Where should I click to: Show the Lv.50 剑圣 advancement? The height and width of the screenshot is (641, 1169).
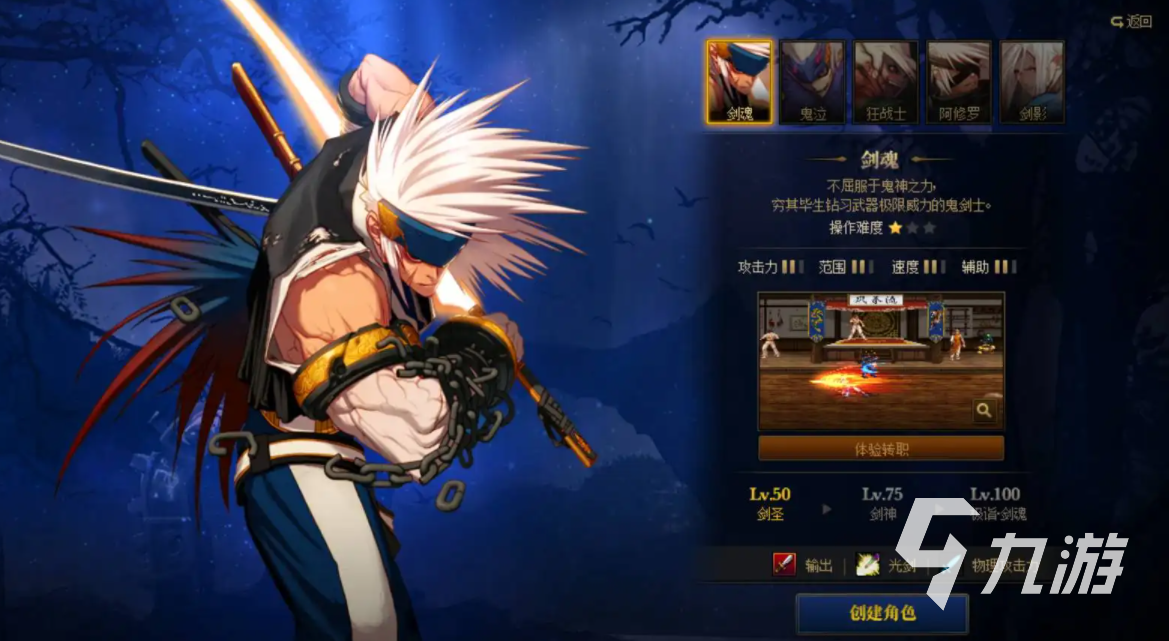pos(770,504)
